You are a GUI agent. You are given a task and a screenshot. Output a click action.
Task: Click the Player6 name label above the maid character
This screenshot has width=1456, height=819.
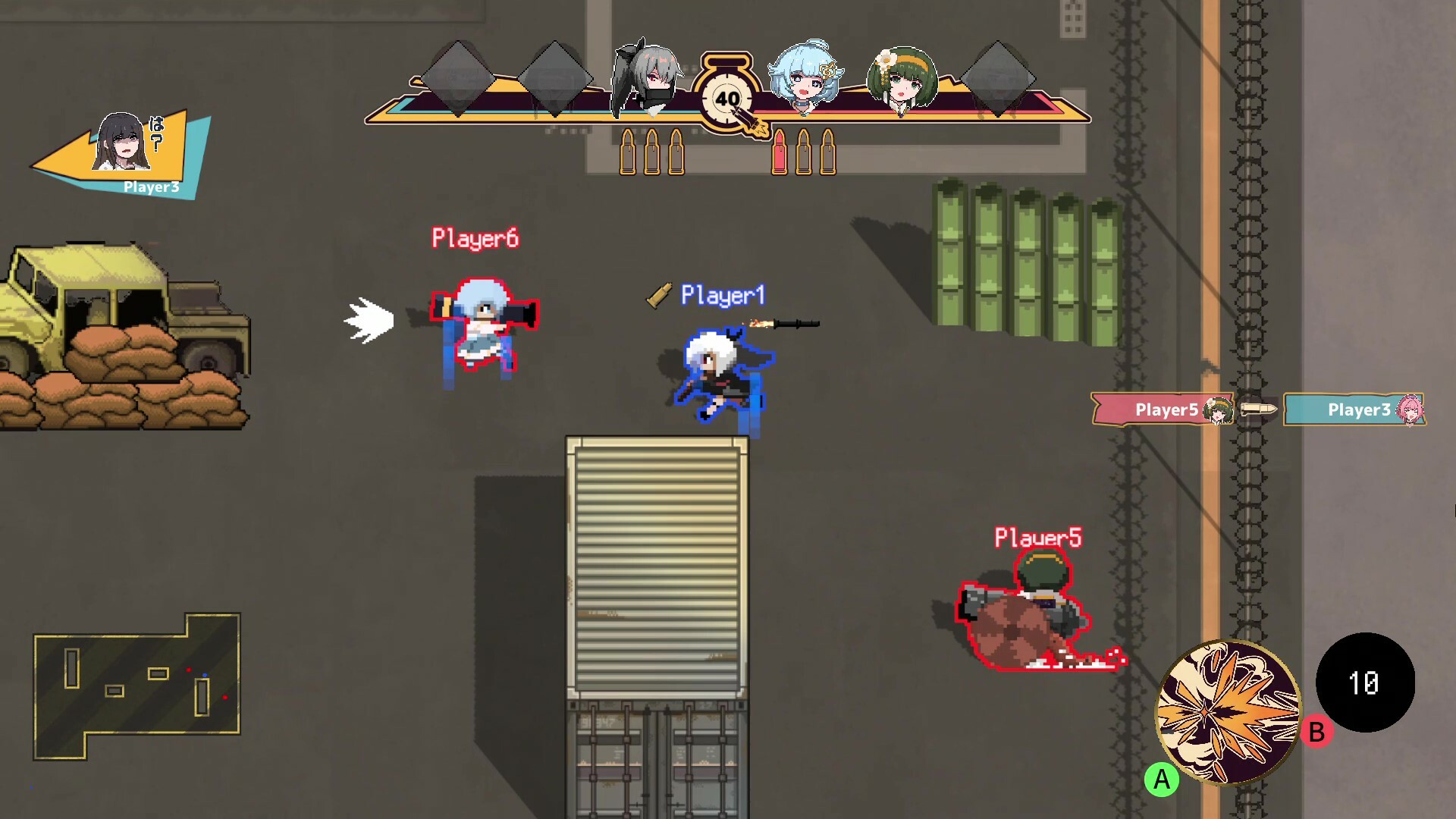(x=475, y=237)
